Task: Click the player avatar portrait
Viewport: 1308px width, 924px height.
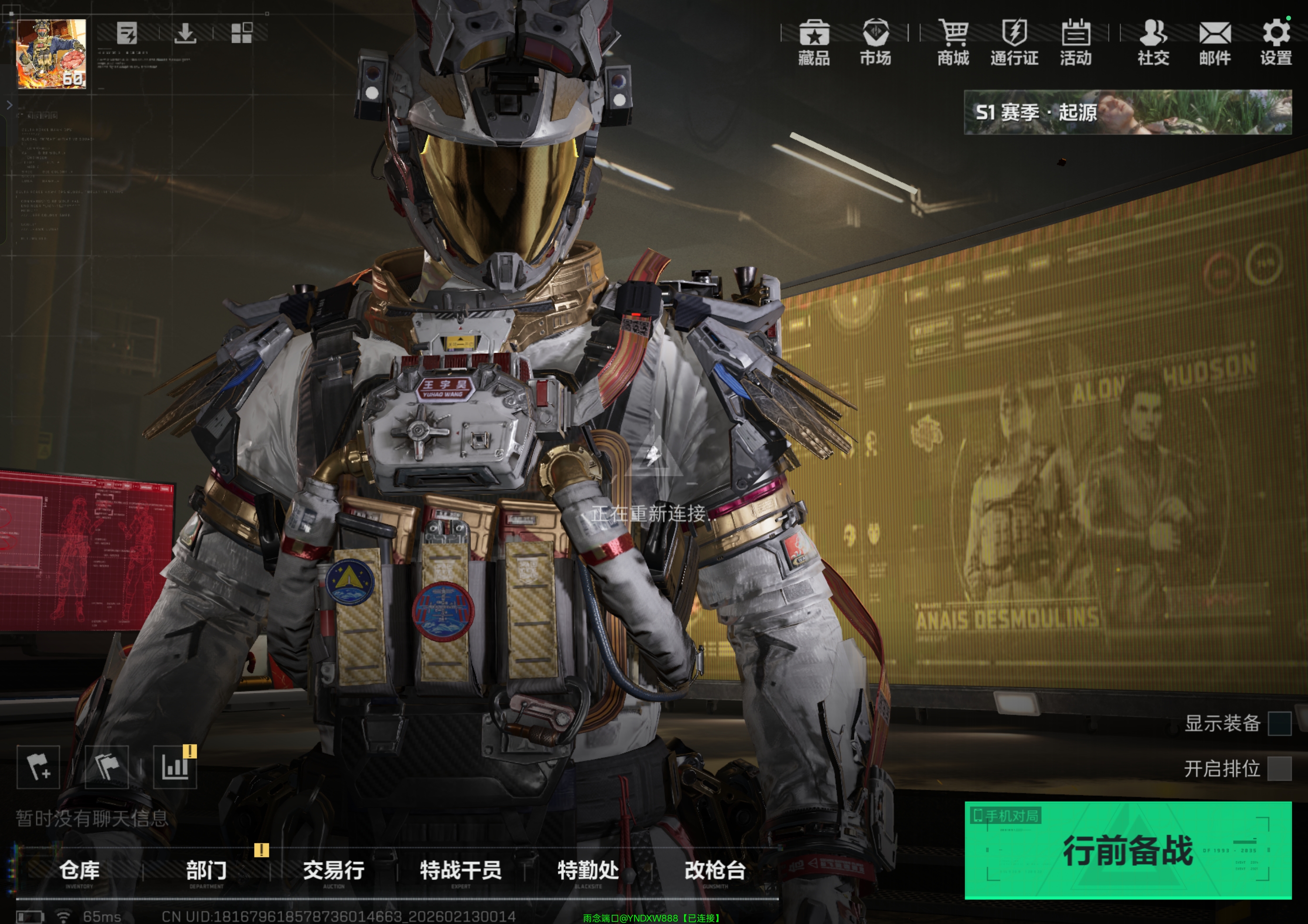Action: 52,54
